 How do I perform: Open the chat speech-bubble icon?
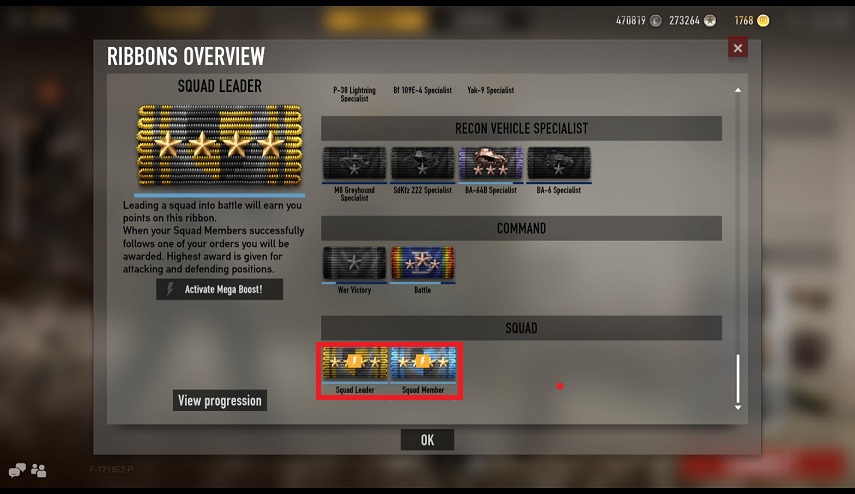17,470
